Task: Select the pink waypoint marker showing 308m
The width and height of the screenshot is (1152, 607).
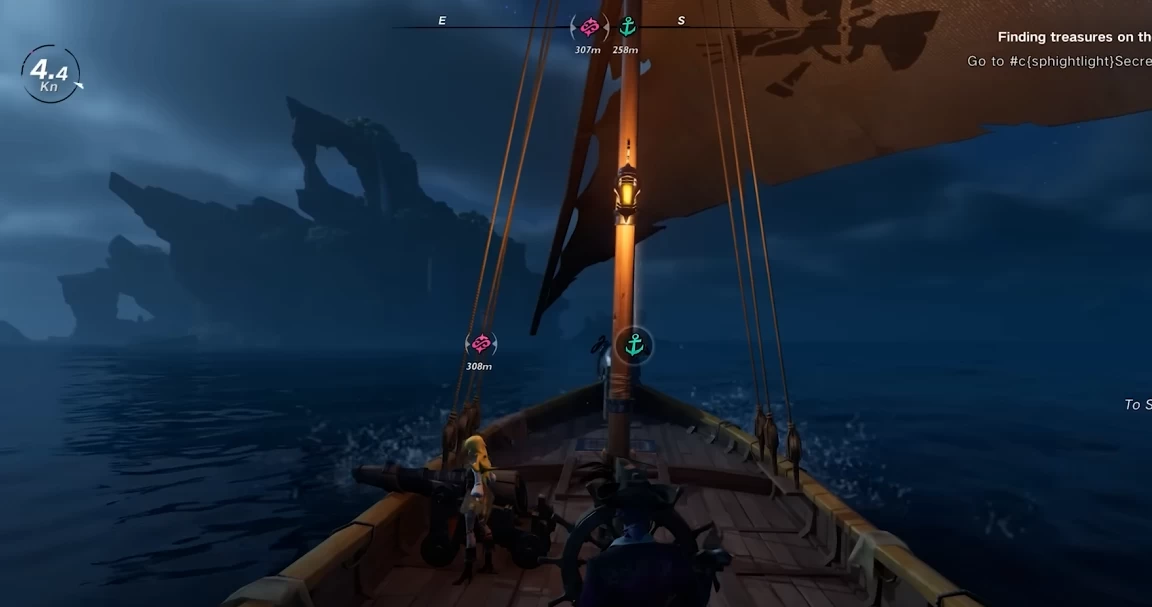Action: (x=481, y=344)
